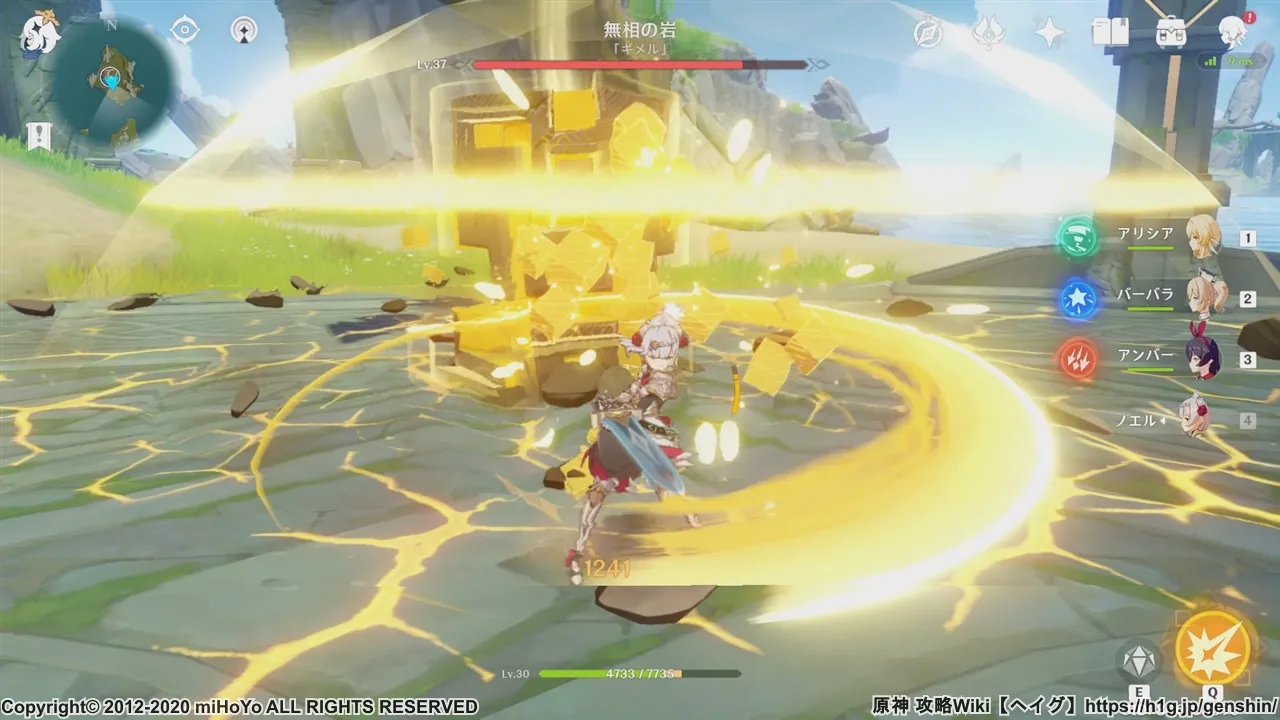
Task: Open the co-op signal icon
Action: pyautogui.click(x=243, y=31)
